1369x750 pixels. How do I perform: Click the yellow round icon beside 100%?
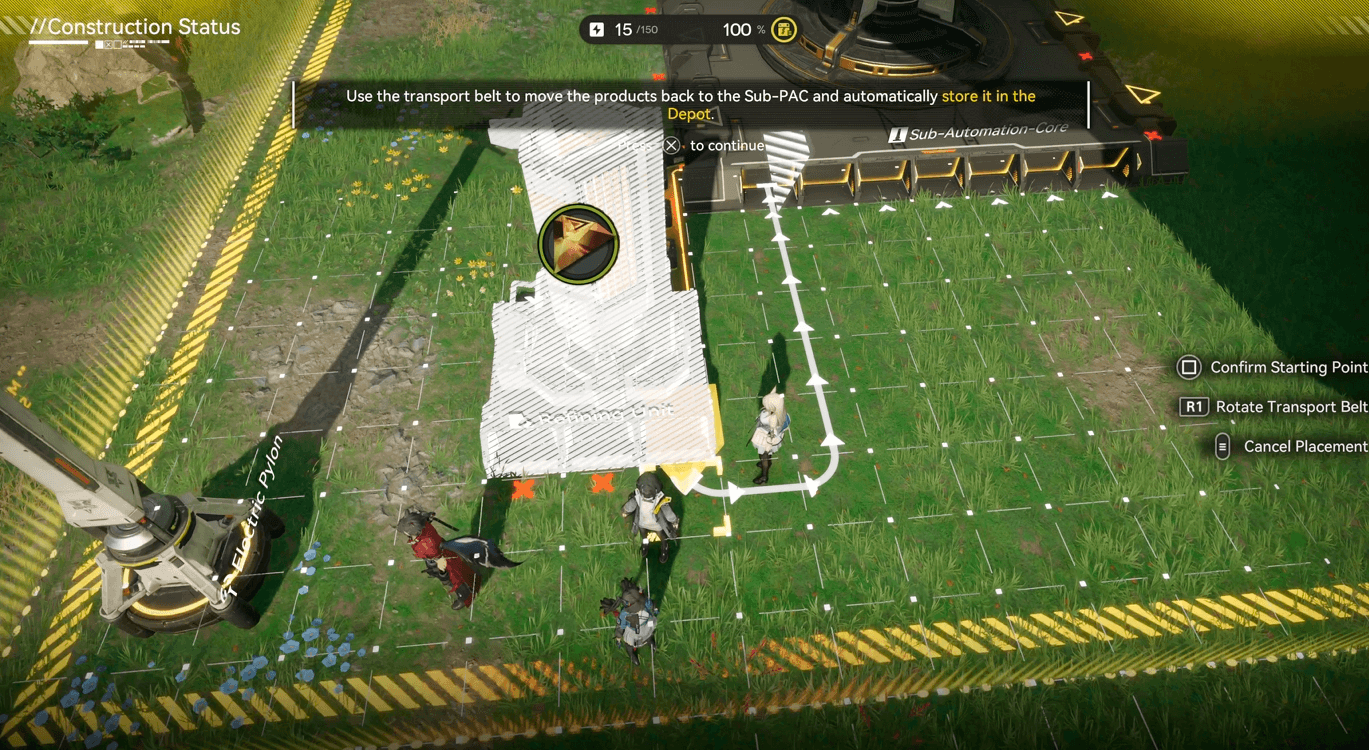[784, 29]
